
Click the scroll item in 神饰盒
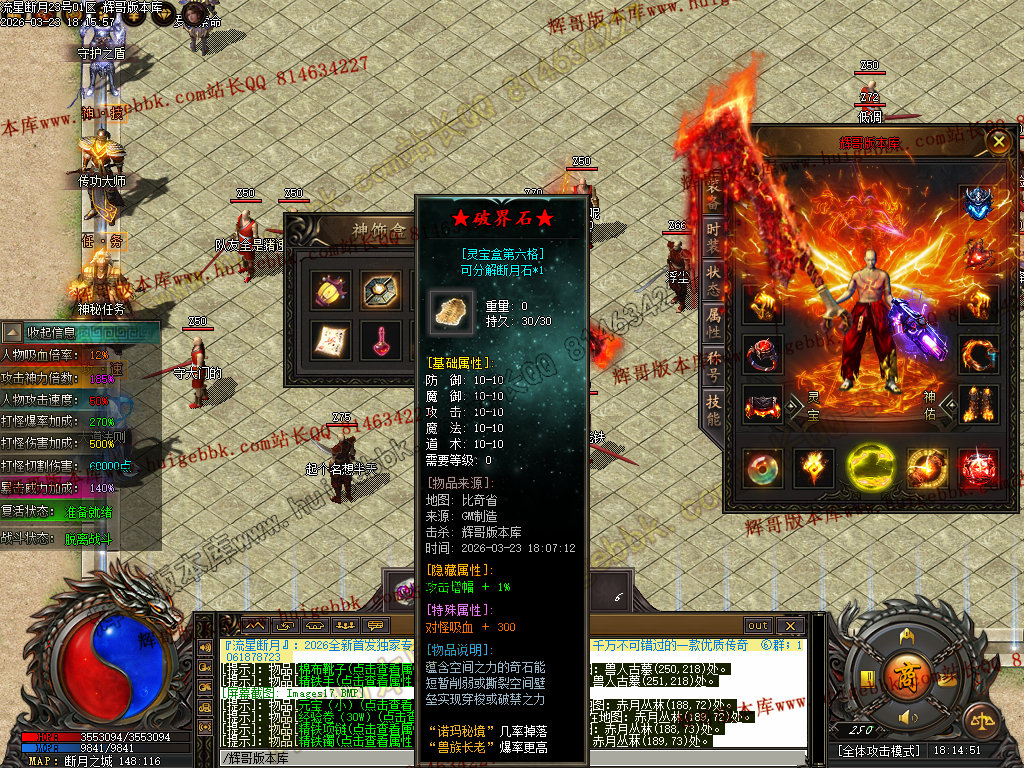pos(329,340)
